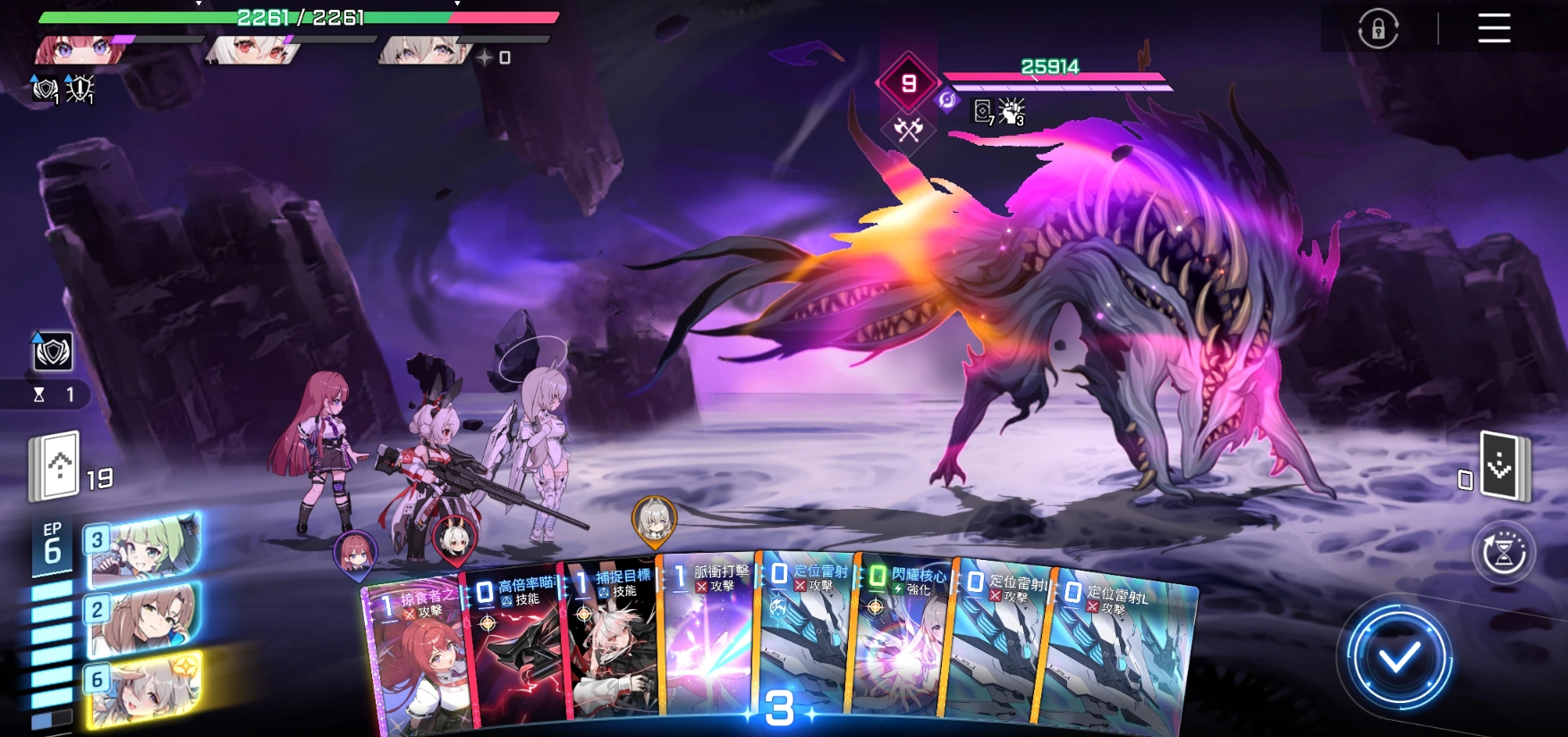The width and height of the screenshot is (1568, 737).
Task: Inspect the shield buff icon above the turn counter
Action: 53,352
